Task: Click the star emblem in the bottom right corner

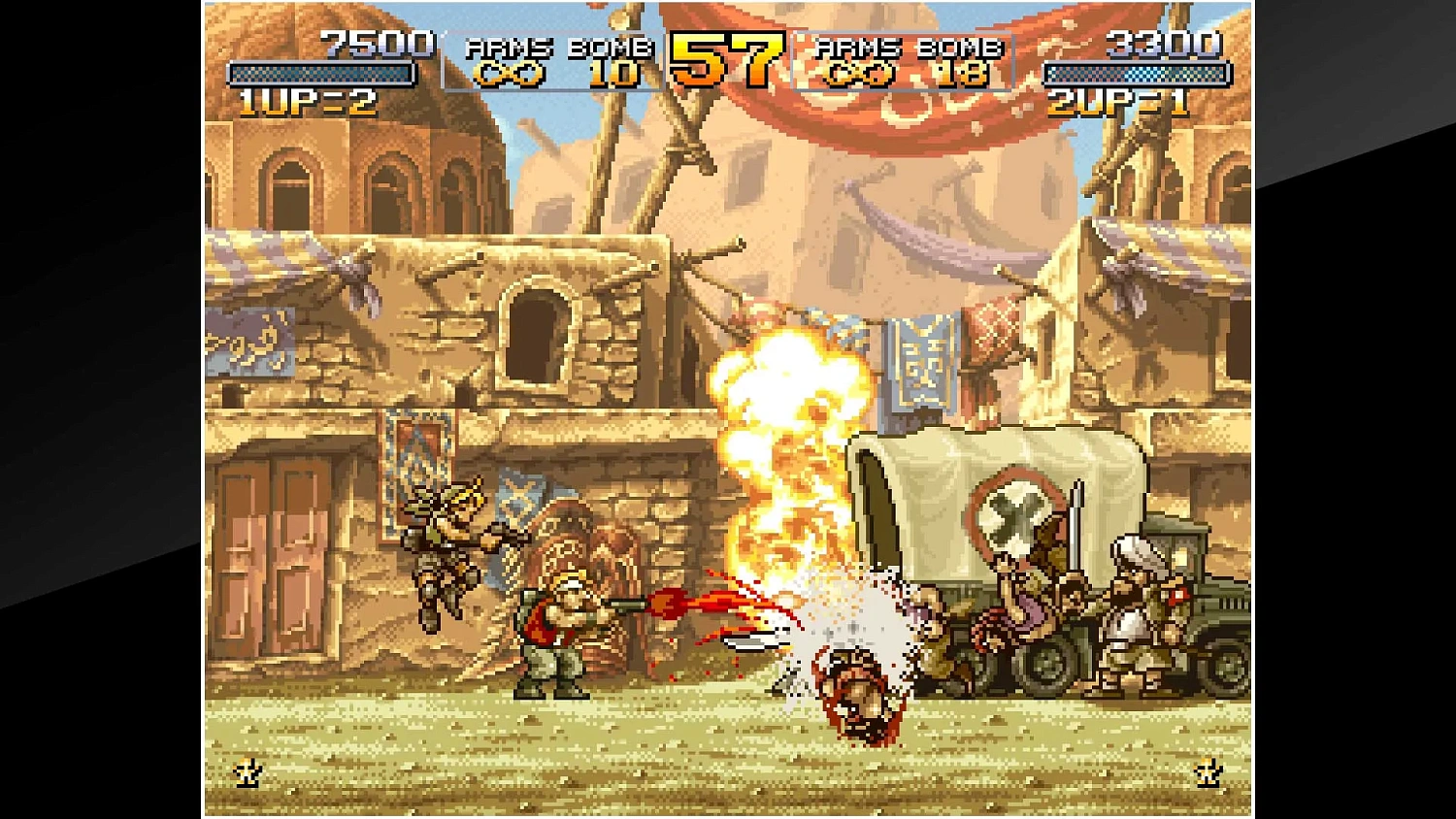Action: tap(1207, 774)
